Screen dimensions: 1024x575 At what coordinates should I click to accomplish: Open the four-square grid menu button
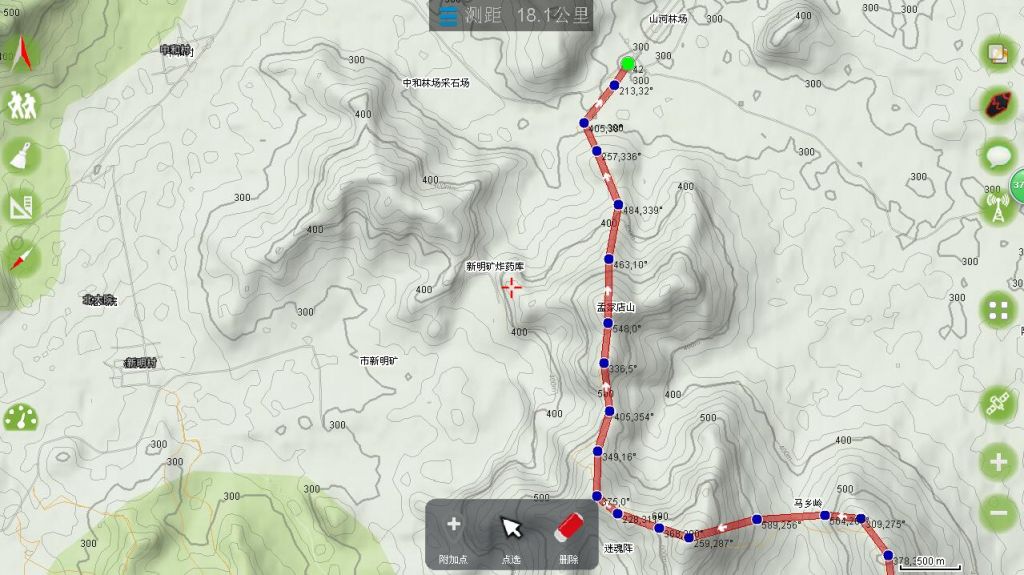click(x=997, y=310)
